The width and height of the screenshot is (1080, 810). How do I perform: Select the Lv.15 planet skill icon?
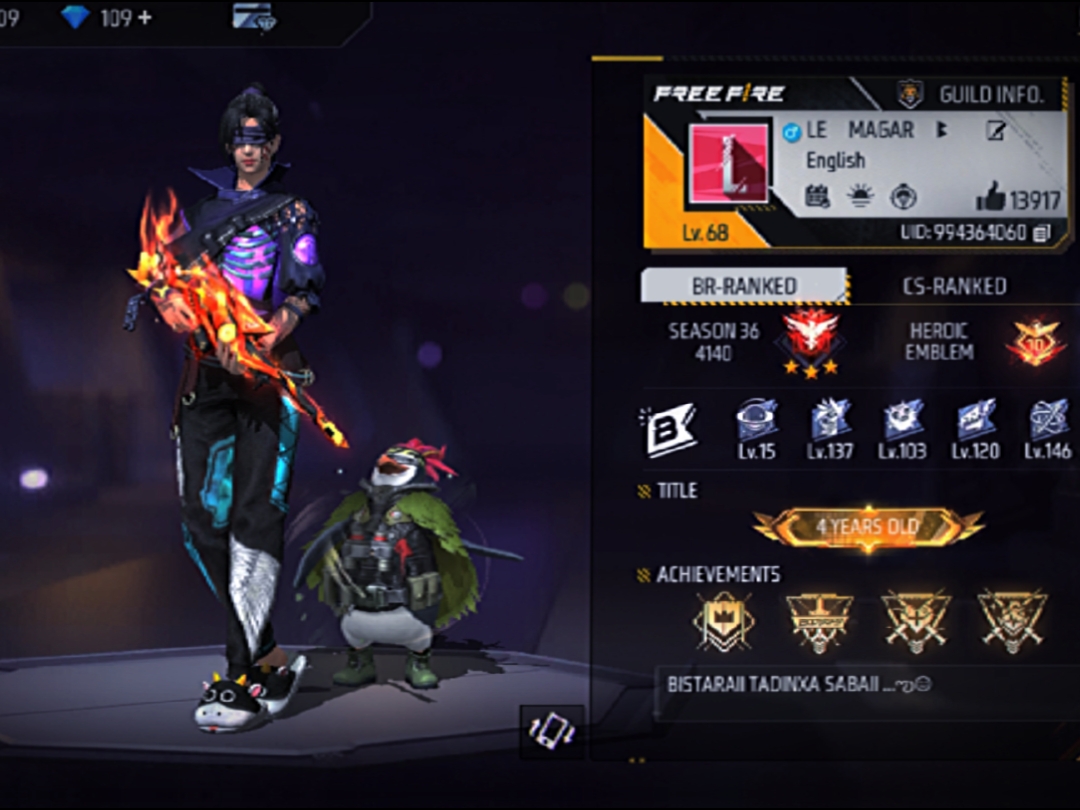click(x=756, y=421)
